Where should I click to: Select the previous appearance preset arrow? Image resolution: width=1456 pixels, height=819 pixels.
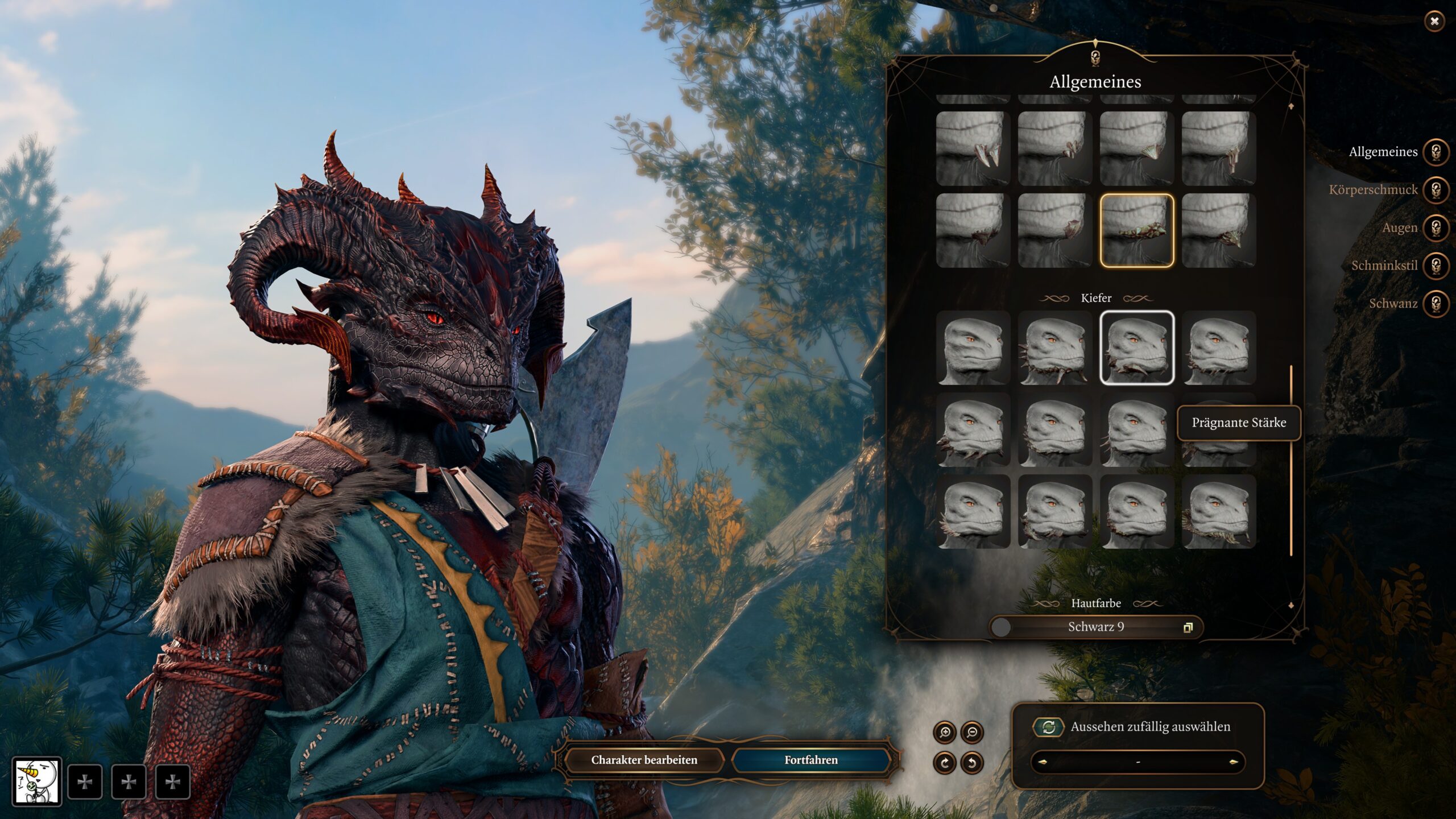coord(1042,762)
